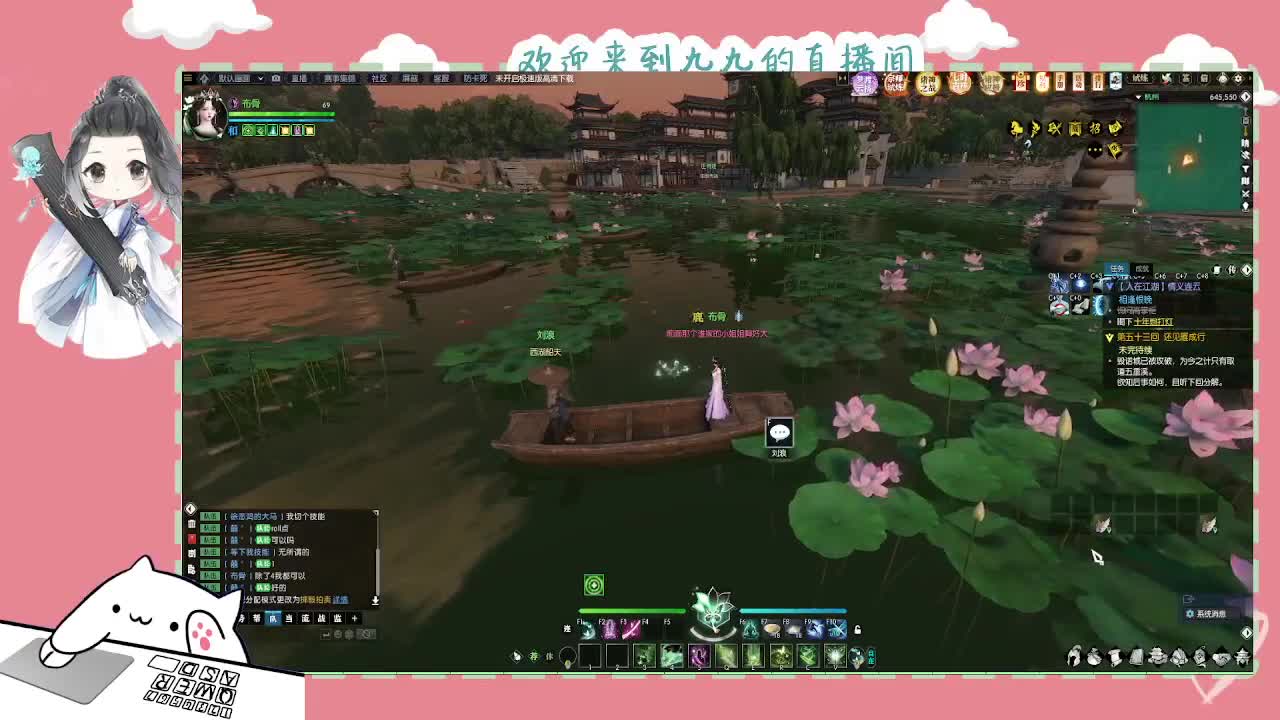Image resolution: width=1280 pixels, height=720 pixels.
Task: Click the arrow next to 645,550 currency
Action: 1247,97
